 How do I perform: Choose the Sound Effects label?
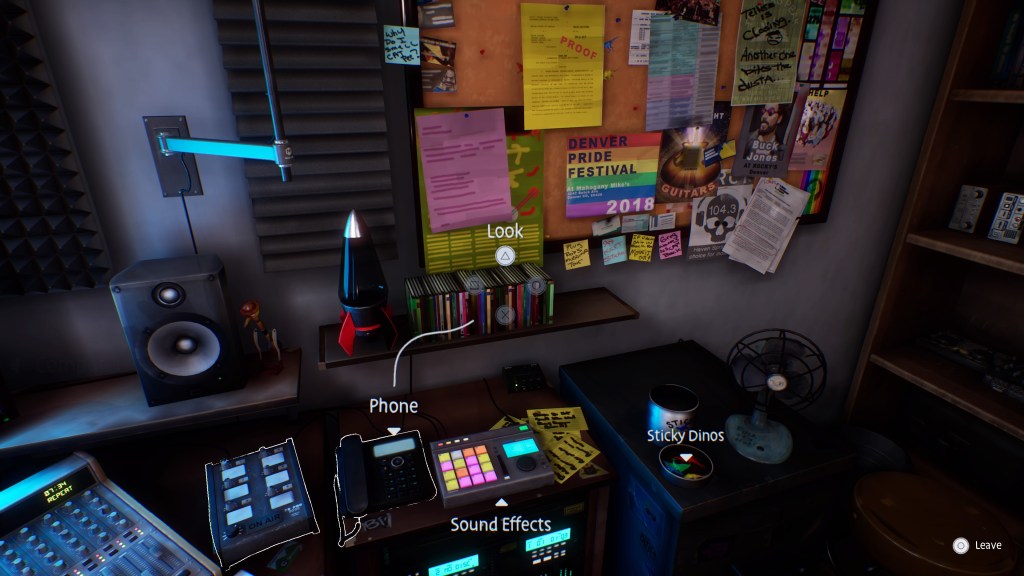point(500,524)
